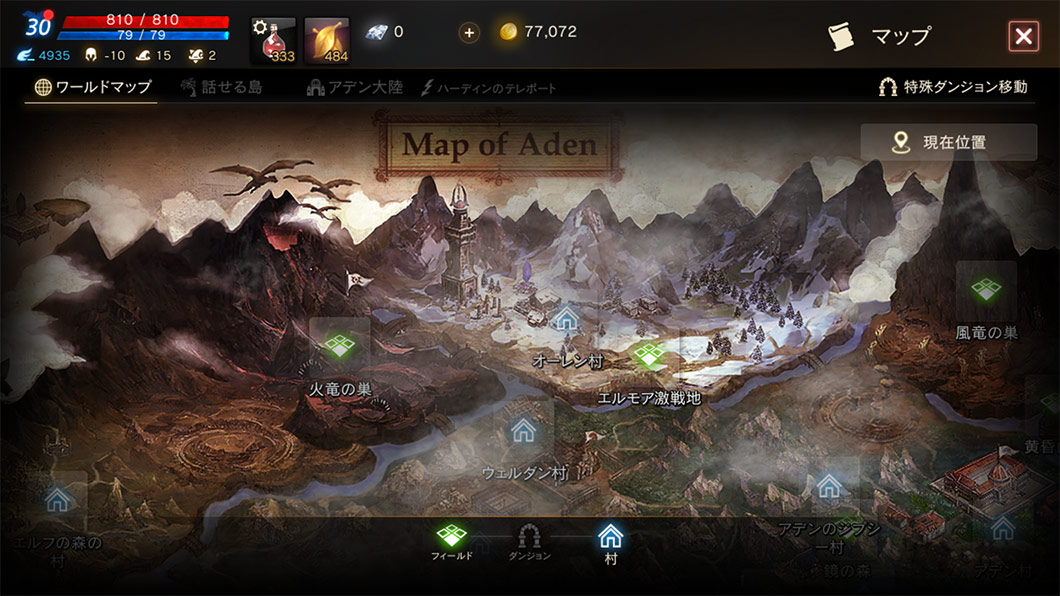The width and height of the screenshot is (1060, 596).
Task: Close the map screen
Action: pos(1023,37)
